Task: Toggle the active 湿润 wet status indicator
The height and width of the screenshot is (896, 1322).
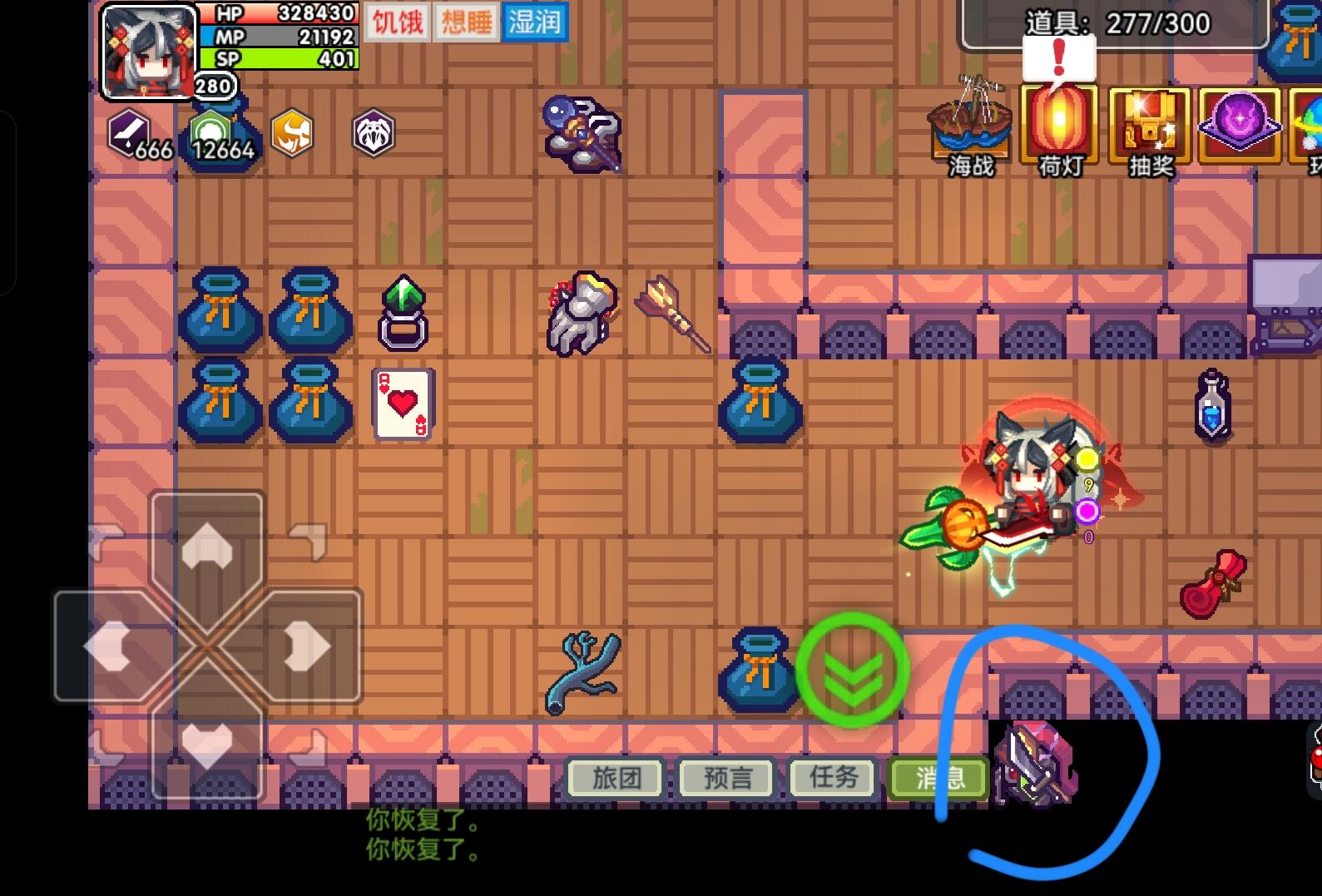Action: click(x=535, y=22)
